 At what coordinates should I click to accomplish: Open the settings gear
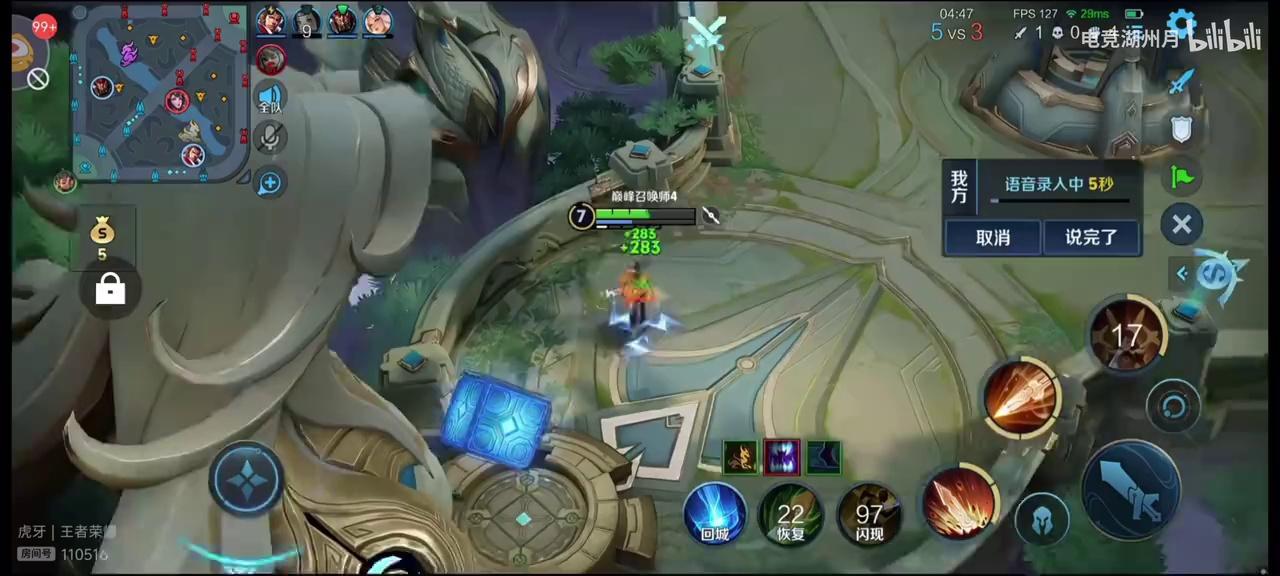1182,26
